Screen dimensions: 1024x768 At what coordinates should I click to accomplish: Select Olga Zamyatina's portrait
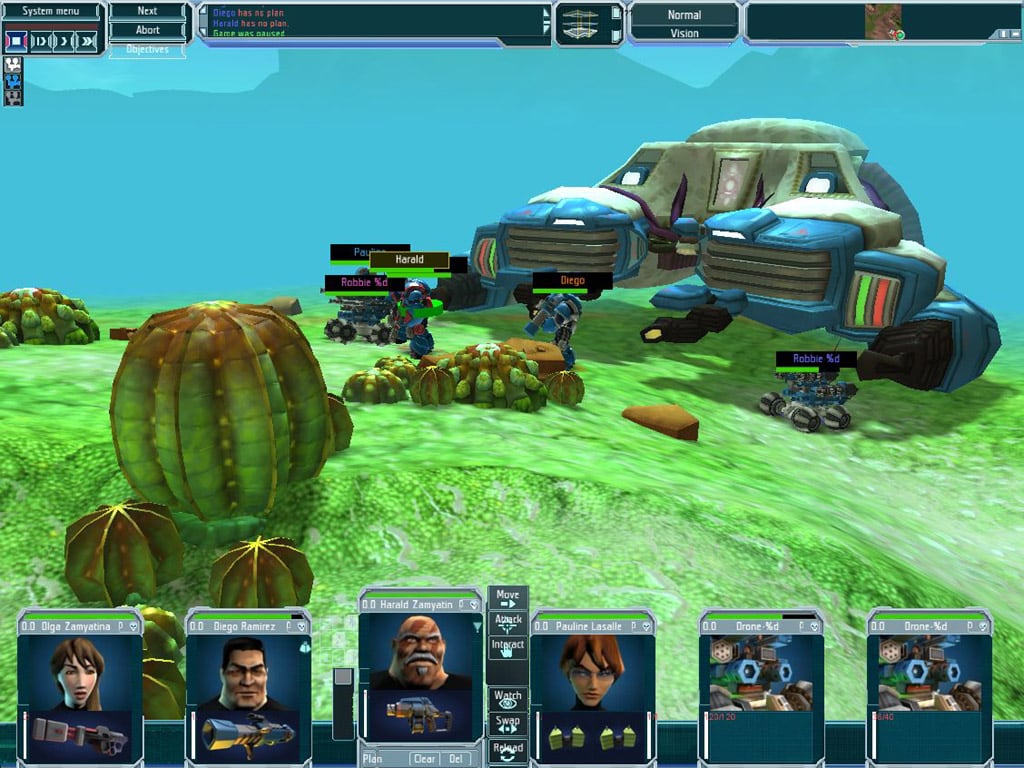(x=79, y=672)
